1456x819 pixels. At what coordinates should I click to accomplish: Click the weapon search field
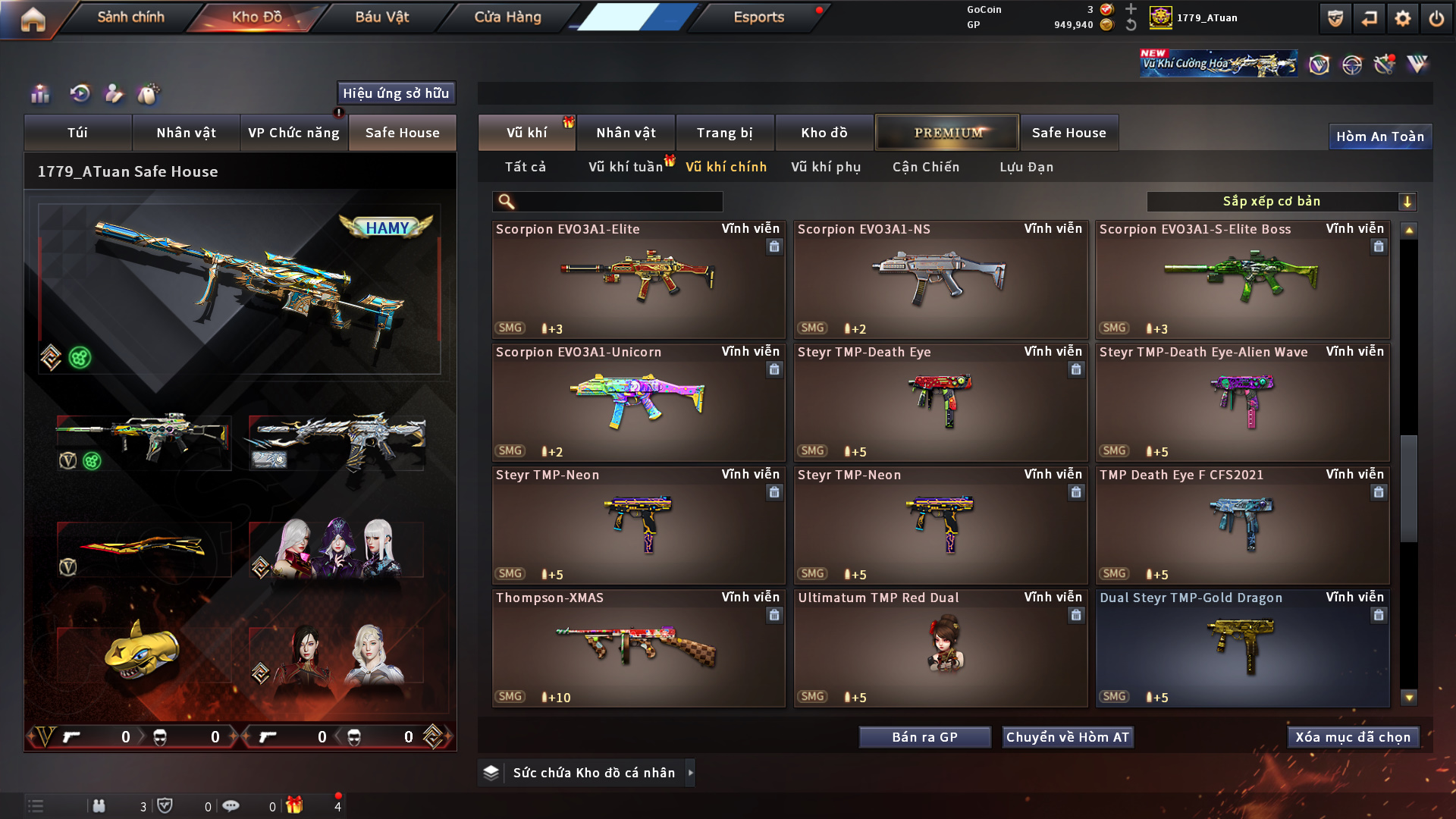click(616, 202)
